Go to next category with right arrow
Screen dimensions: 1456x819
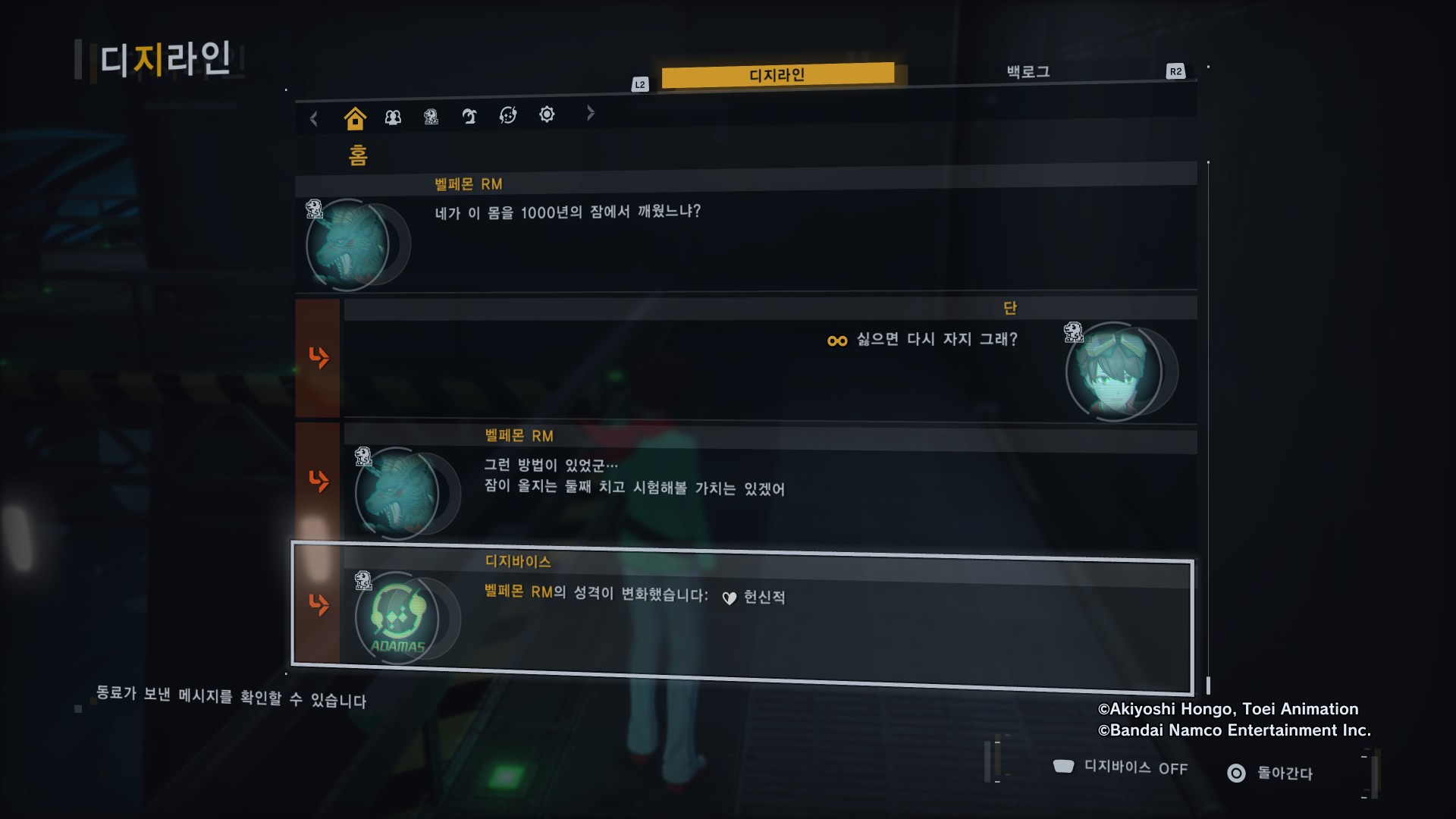click(x=591, y=114)
